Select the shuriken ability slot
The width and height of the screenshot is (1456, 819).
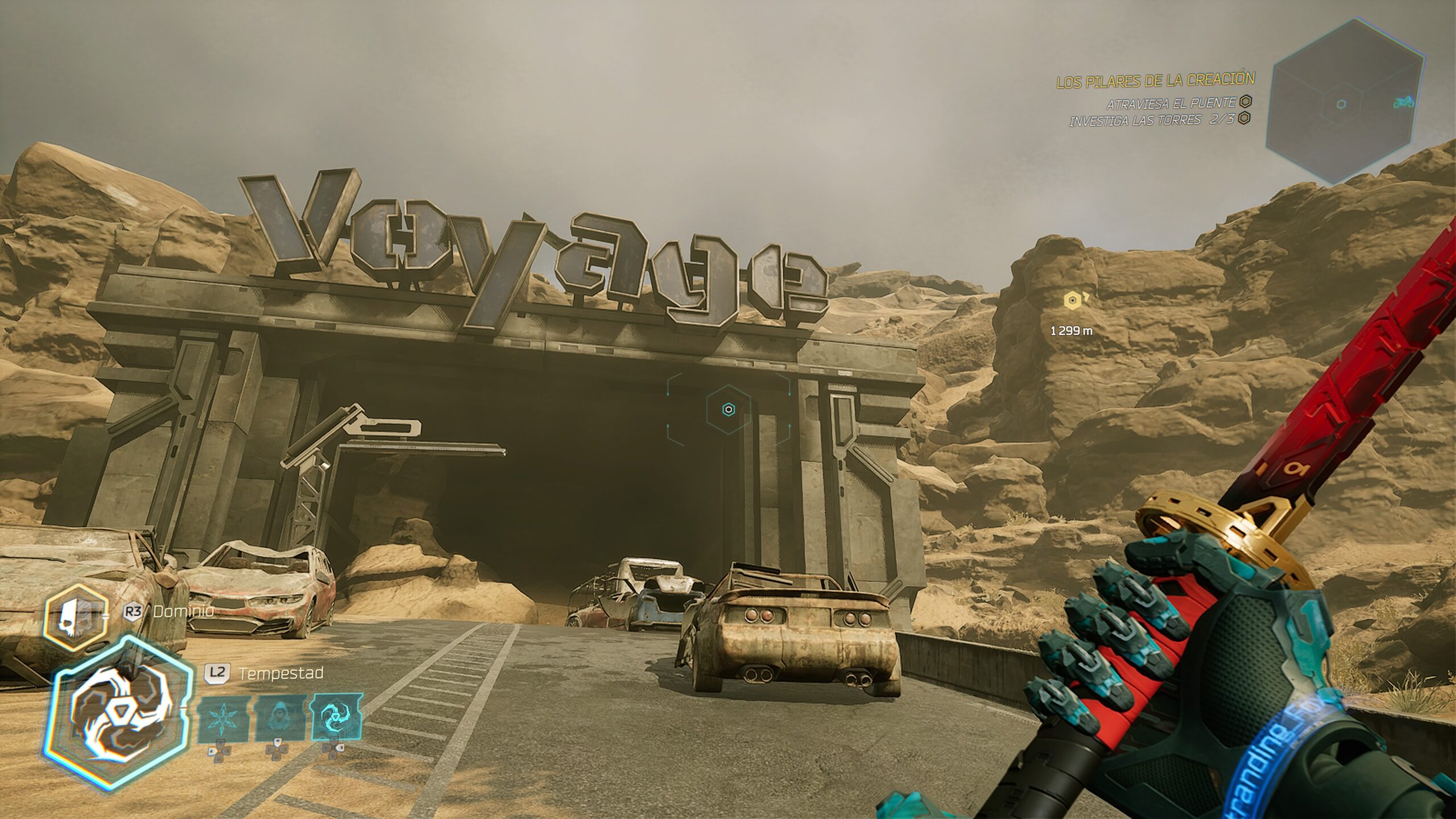[x=222, y=719]
